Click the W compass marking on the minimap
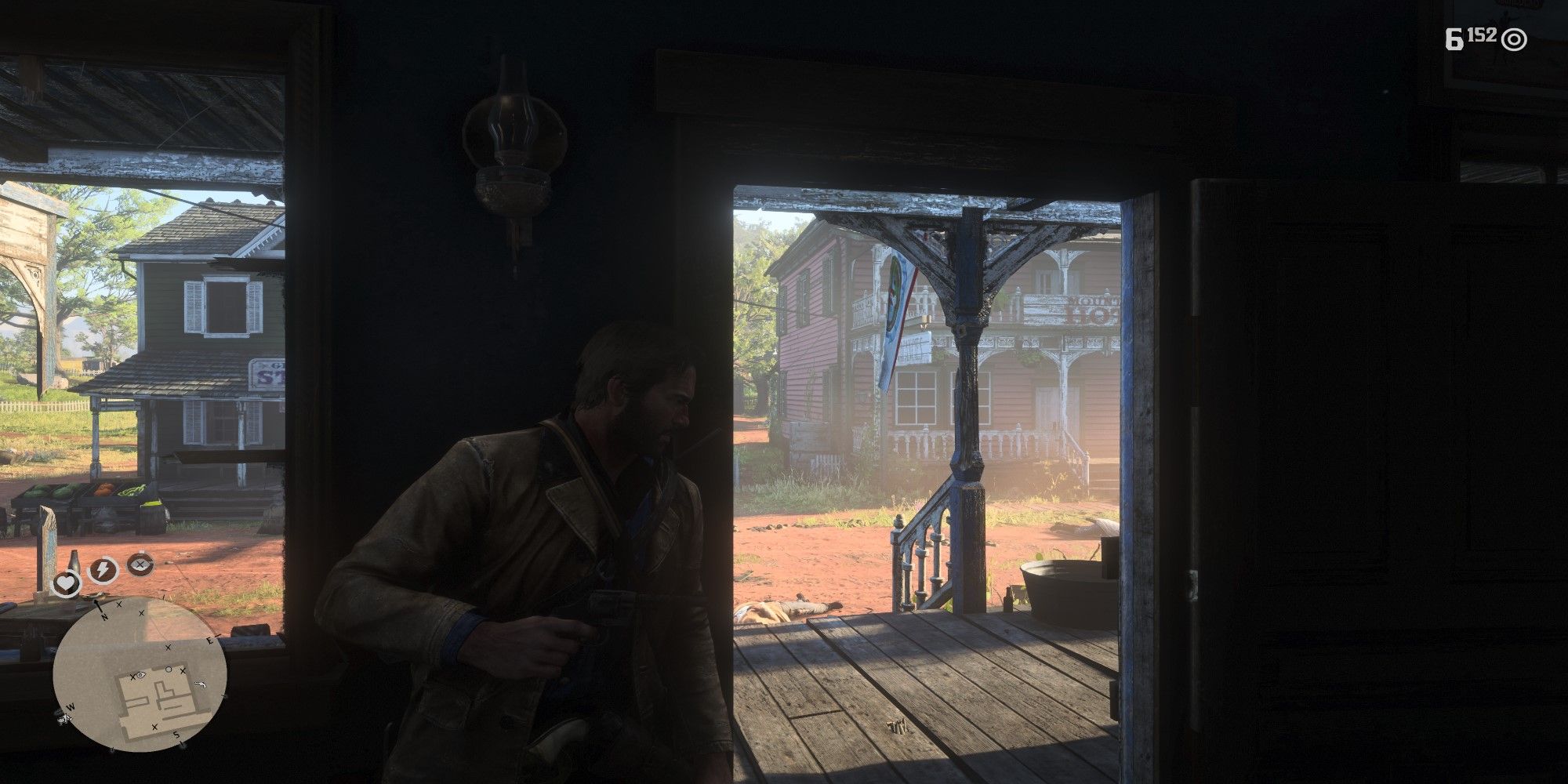Viewport: 1568px width, 784px height. tap(71, 706)
